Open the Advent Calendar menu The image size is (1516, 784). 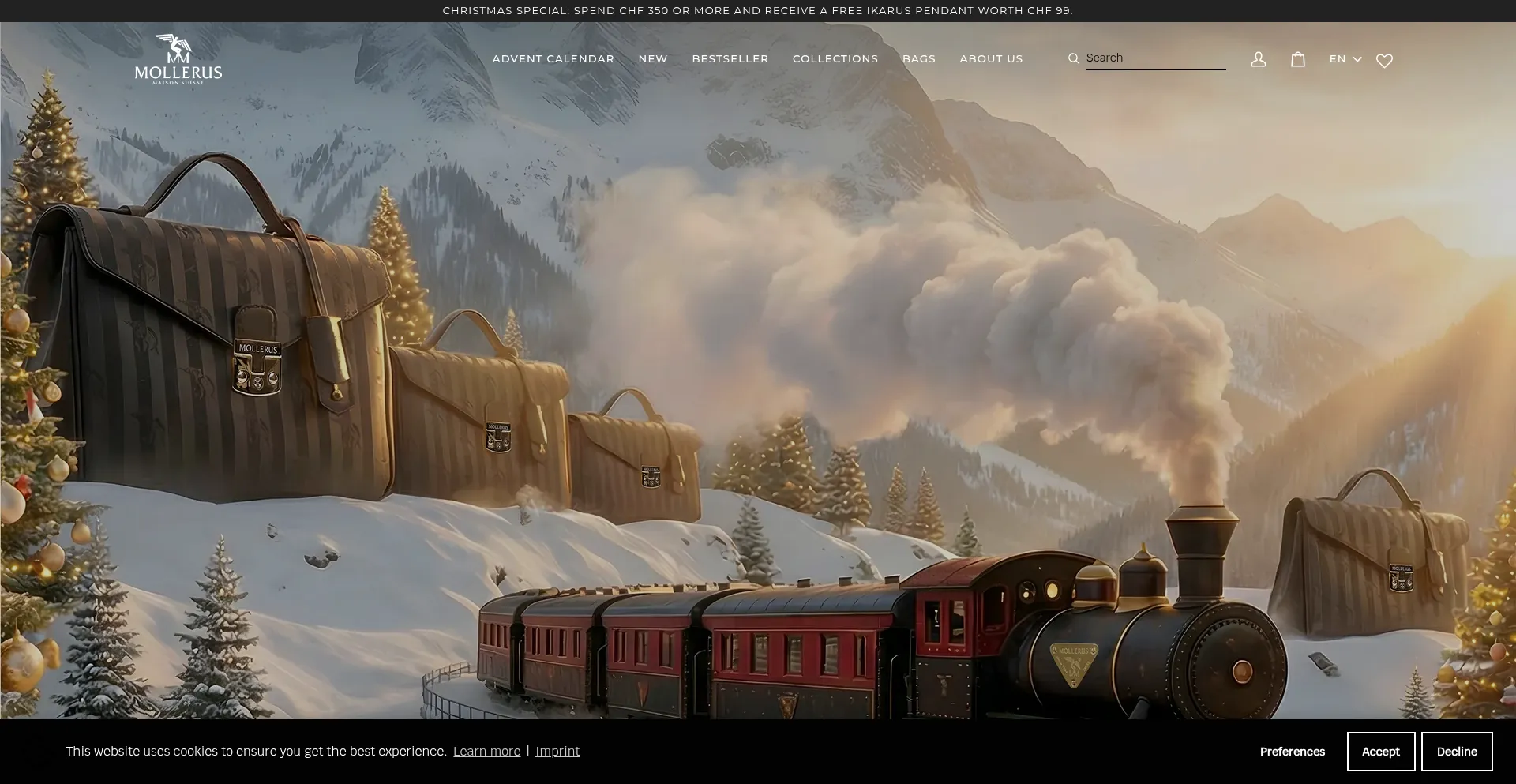click(x=553, y=59)
